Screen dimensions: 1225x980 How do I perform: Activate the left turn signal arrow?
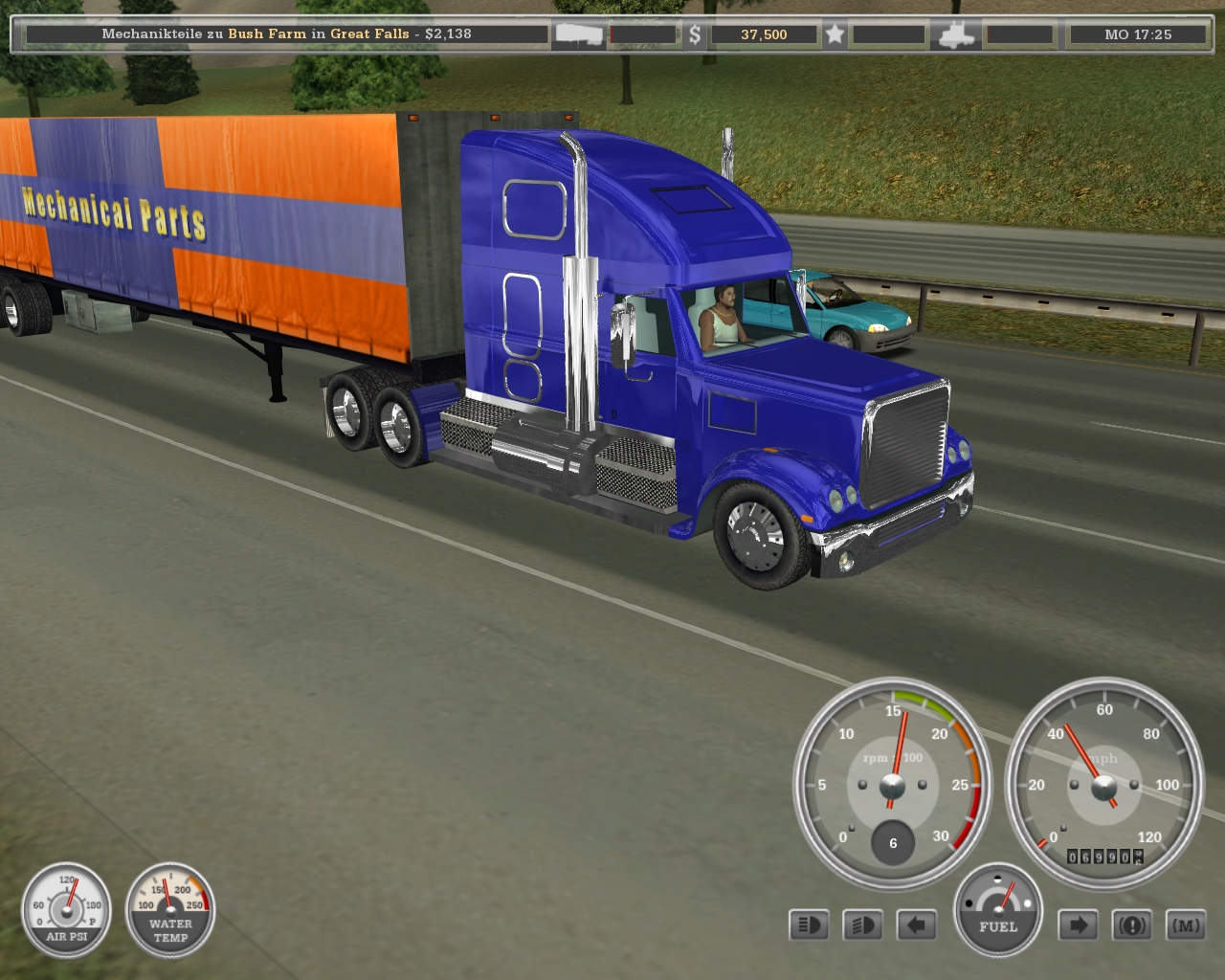(916, 925)
